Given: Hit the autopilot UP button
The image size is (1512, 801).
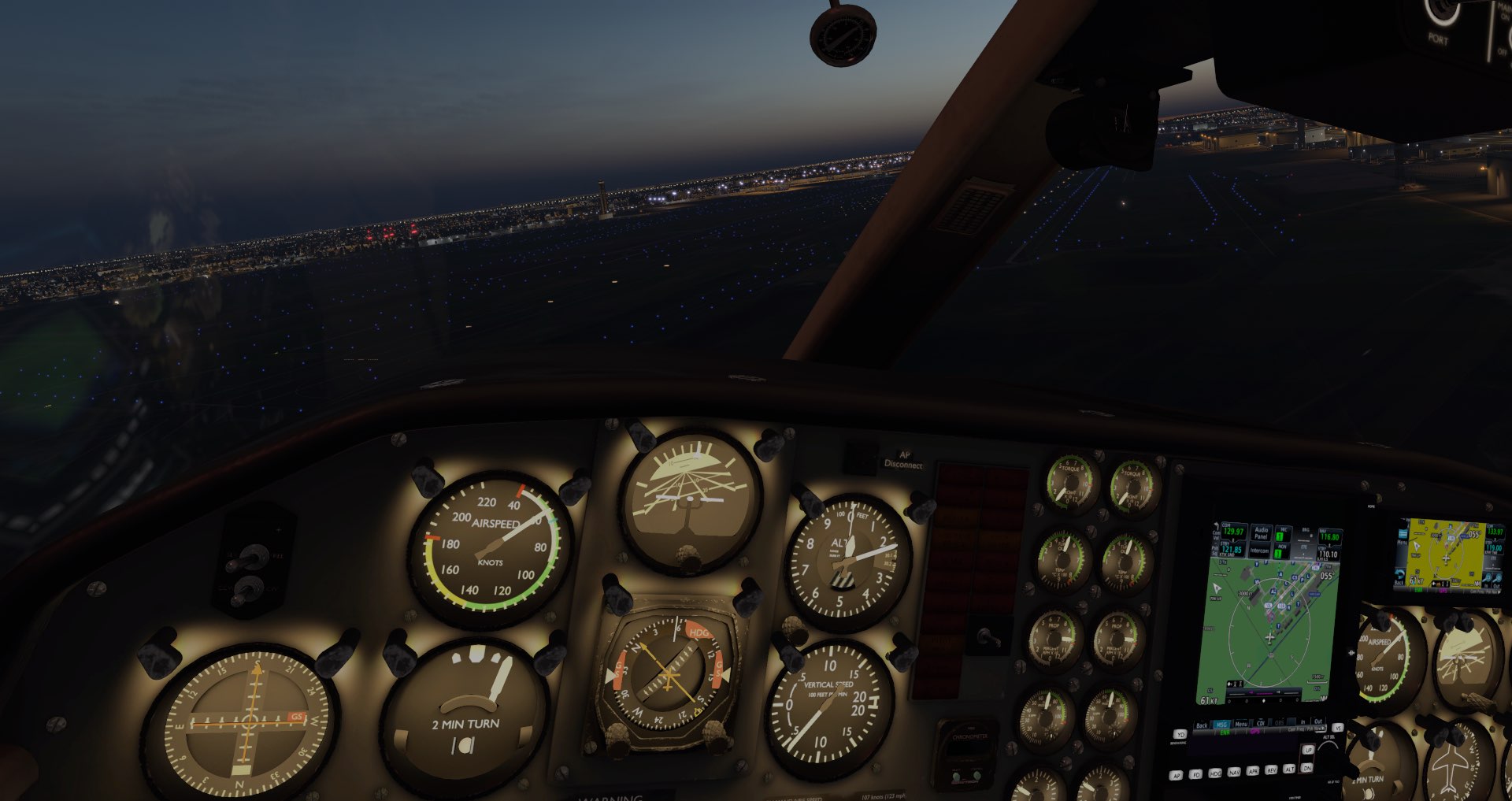Looking at the screenshot, I should pos(1309,751).
